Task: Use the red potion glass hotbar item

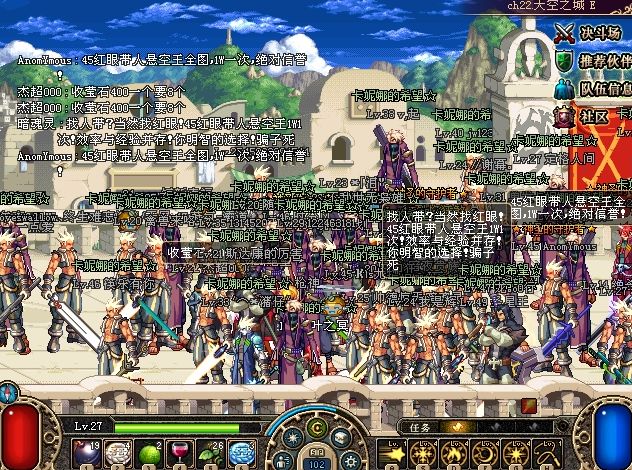Action: (x=181, y=452)
